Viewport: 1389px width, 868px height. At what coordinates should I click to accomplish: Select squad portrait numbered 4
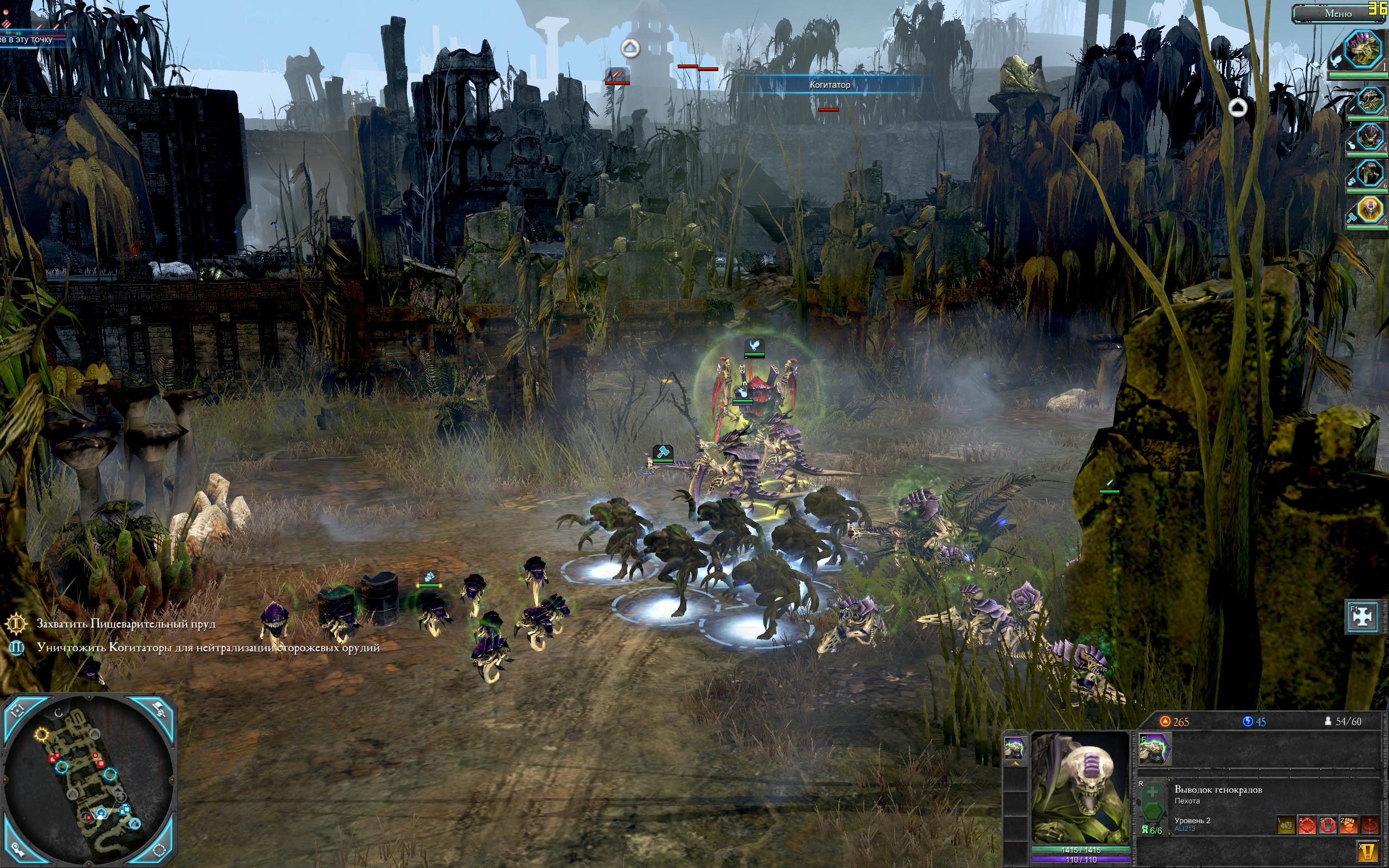click(1369, 137)
